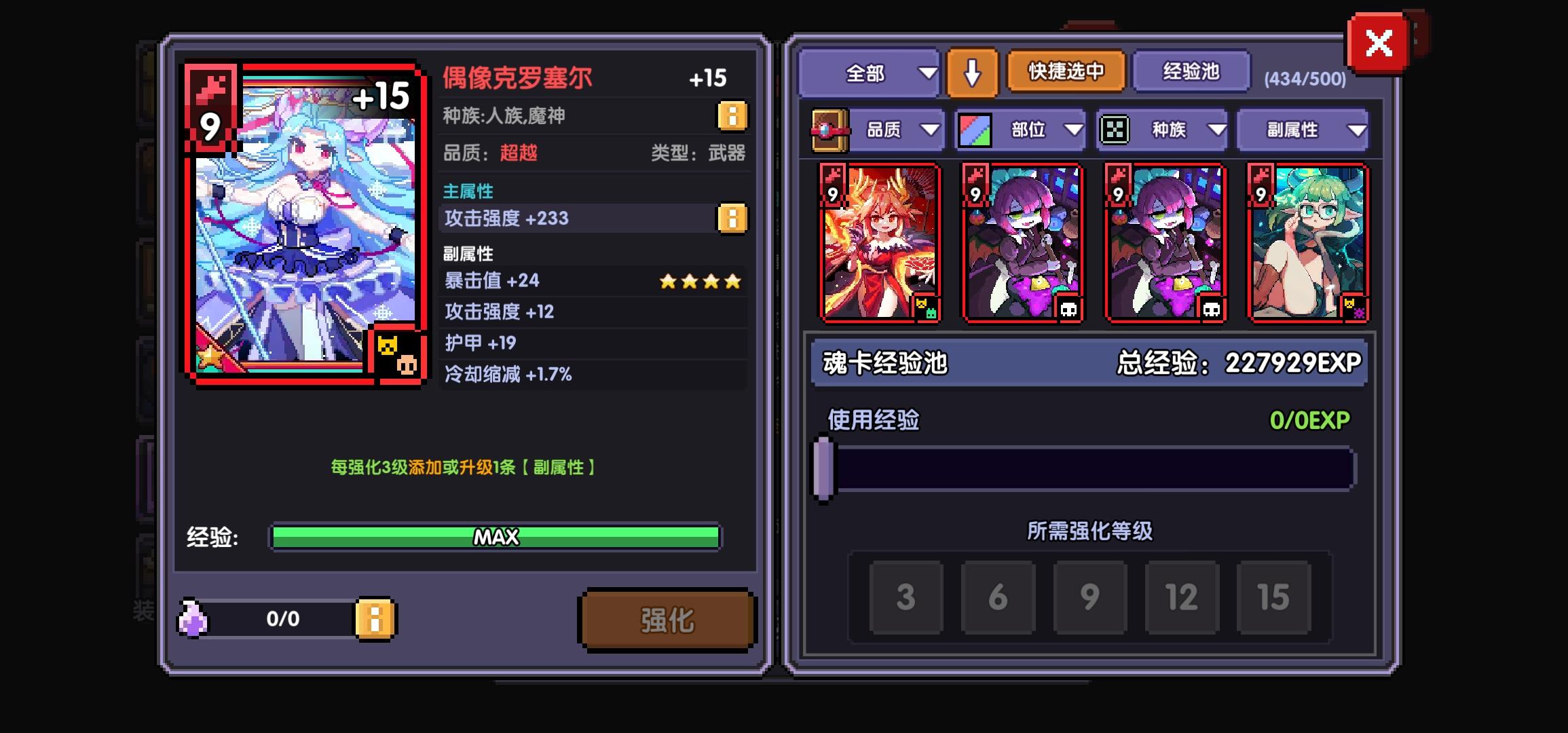The height and width of the screenshot is (733, 1568).
Task: Click the part filter color-triangle icon
Action: point(973,129)
